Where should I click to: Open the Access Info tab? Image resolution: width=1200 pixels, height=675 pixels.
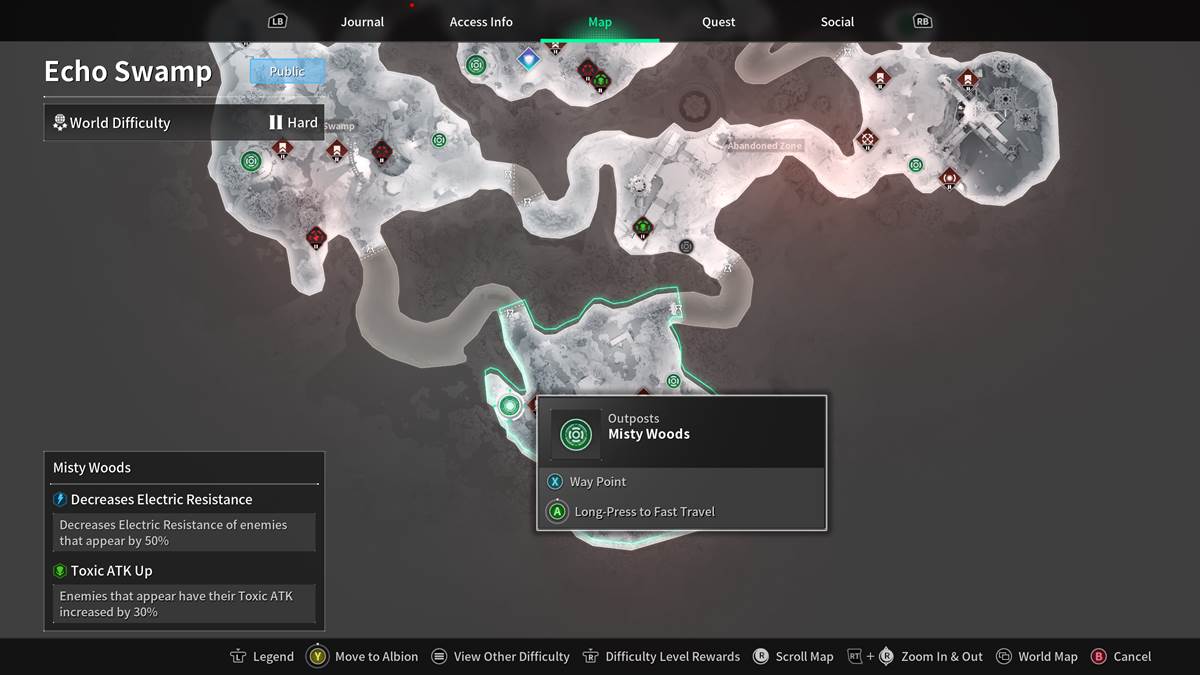point(481,22)
